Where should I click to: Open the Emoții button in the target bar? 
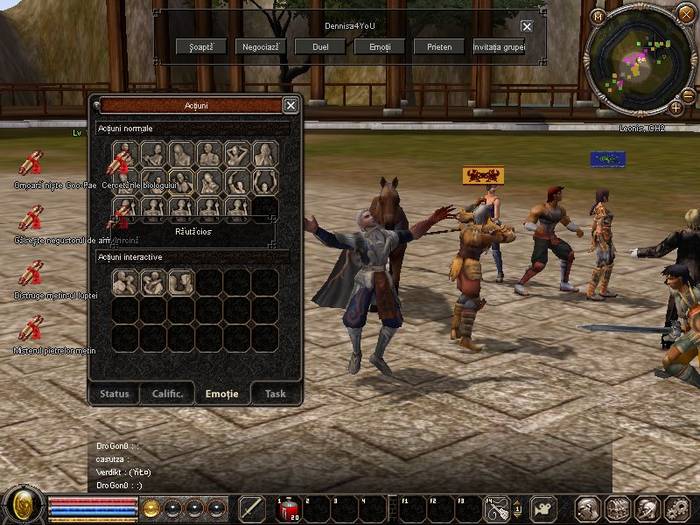(379, 46)
